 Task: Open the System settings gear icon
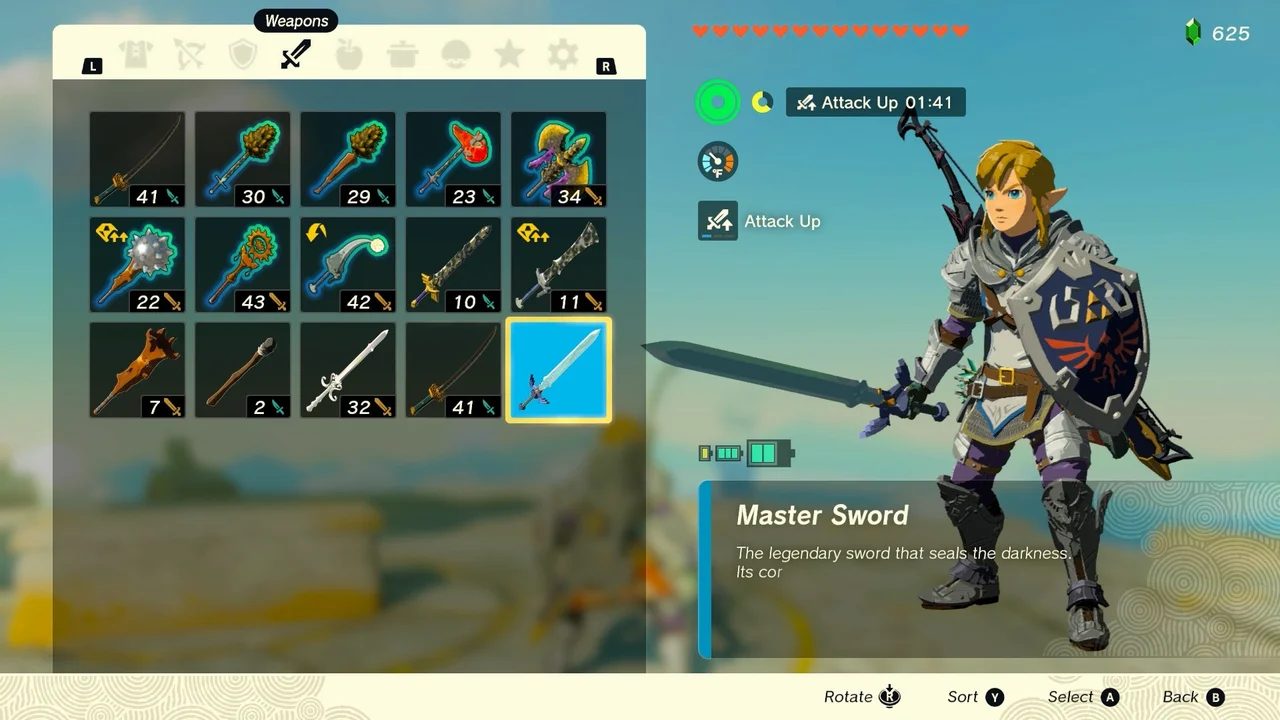point(562,54)
